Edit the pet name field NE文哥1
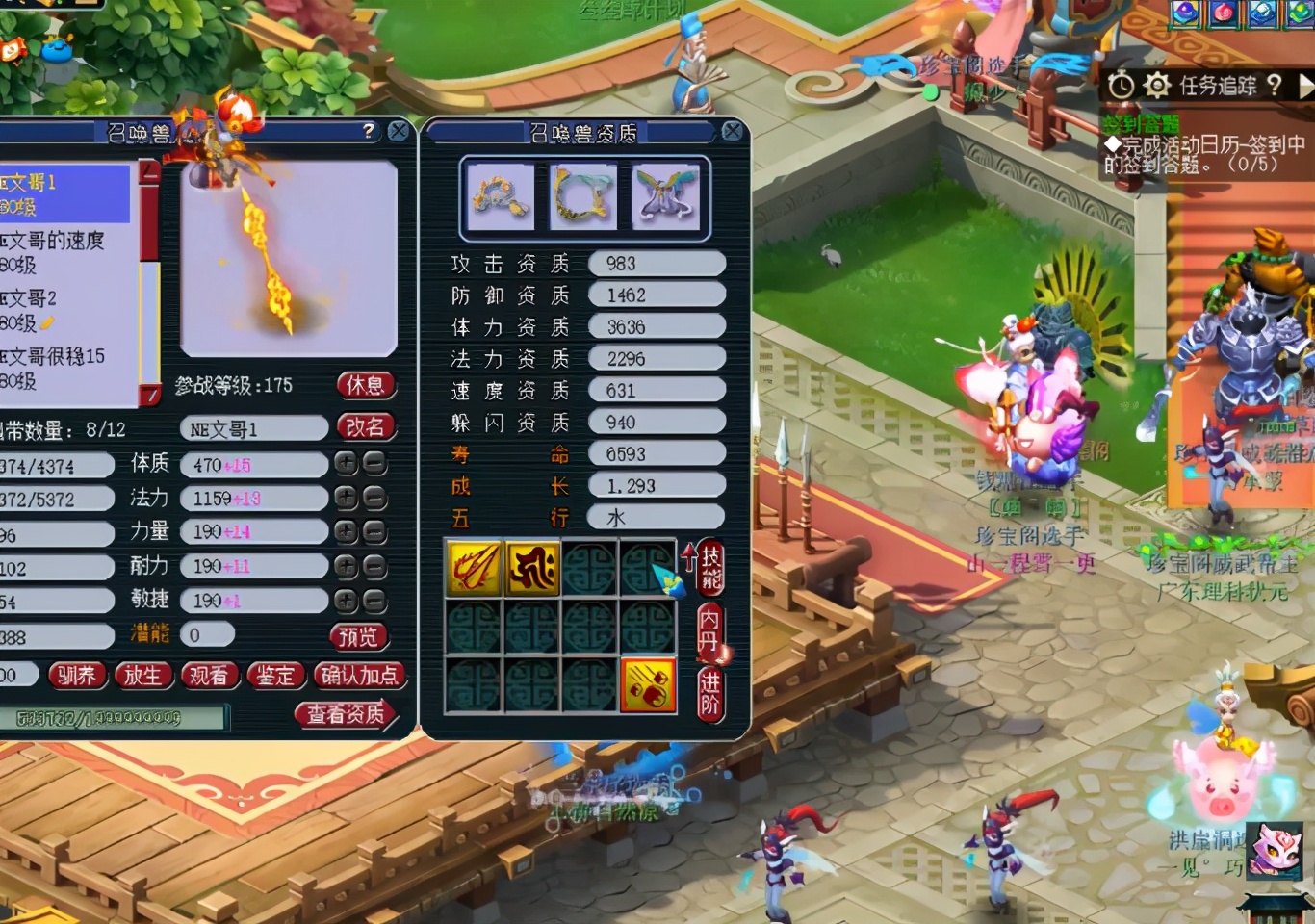 pos(254,429)
